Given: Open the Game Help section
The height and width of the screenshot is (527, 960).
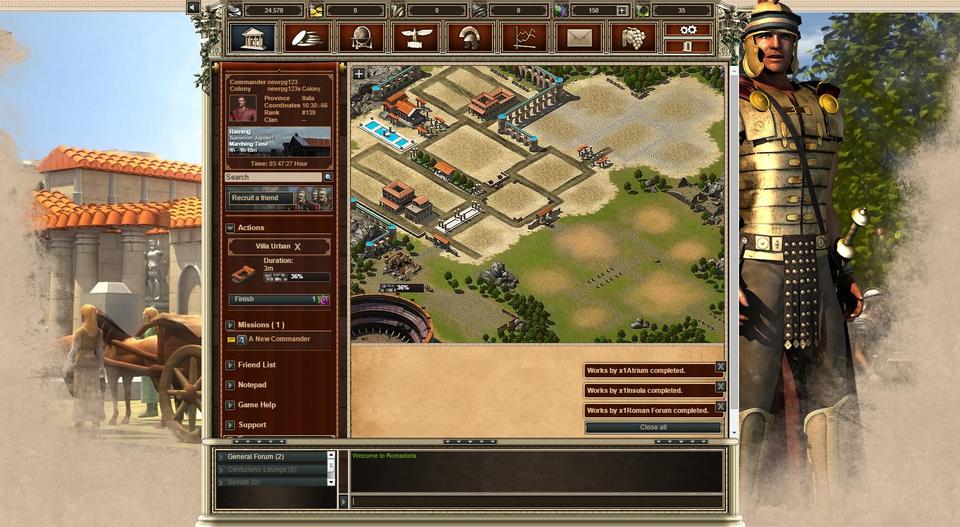Looking at the screenshot, I should coord(256,405).
